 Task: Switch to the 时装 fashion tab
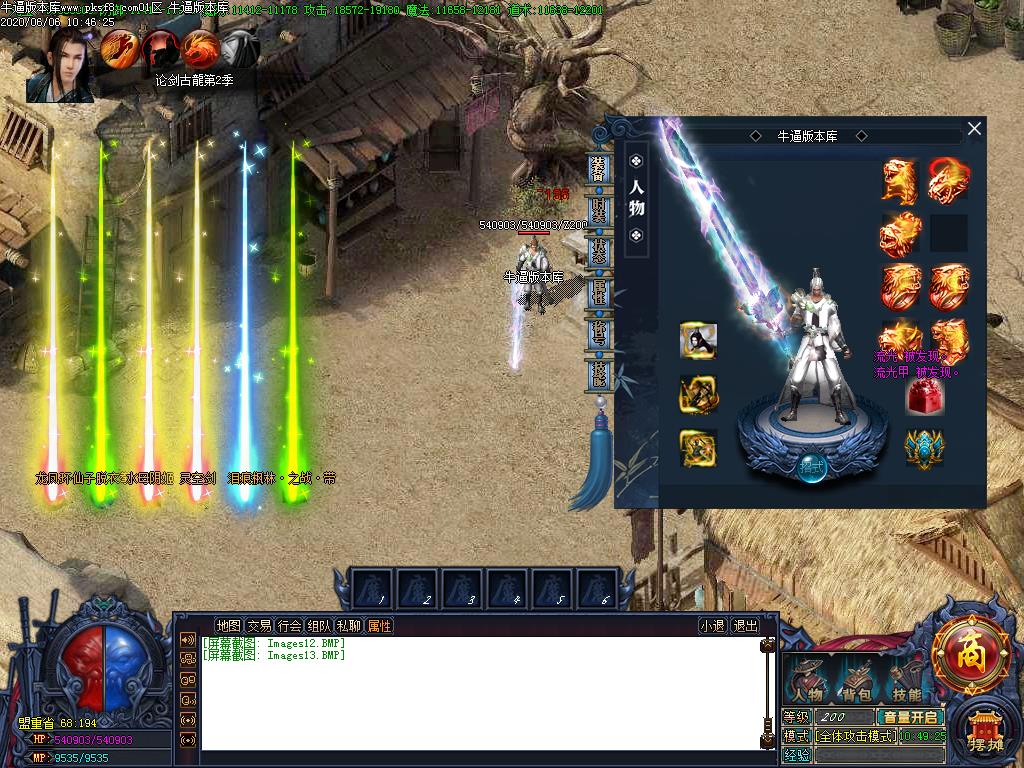[x=598, y=210]
